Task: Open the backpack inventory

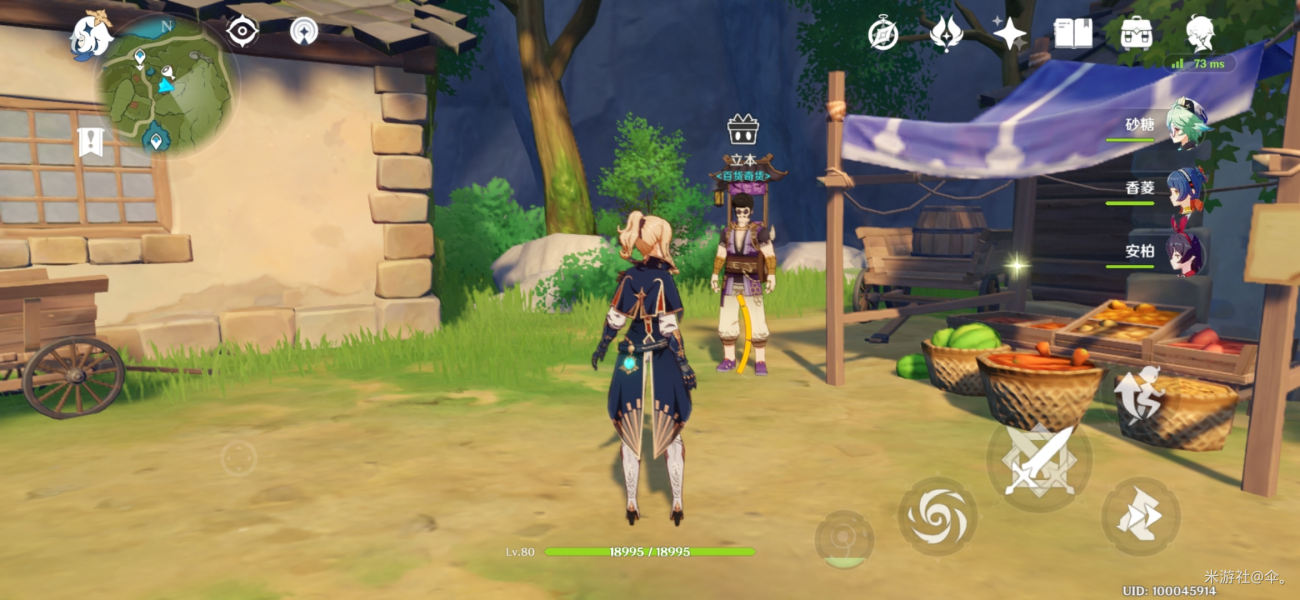Action: 1136,34
